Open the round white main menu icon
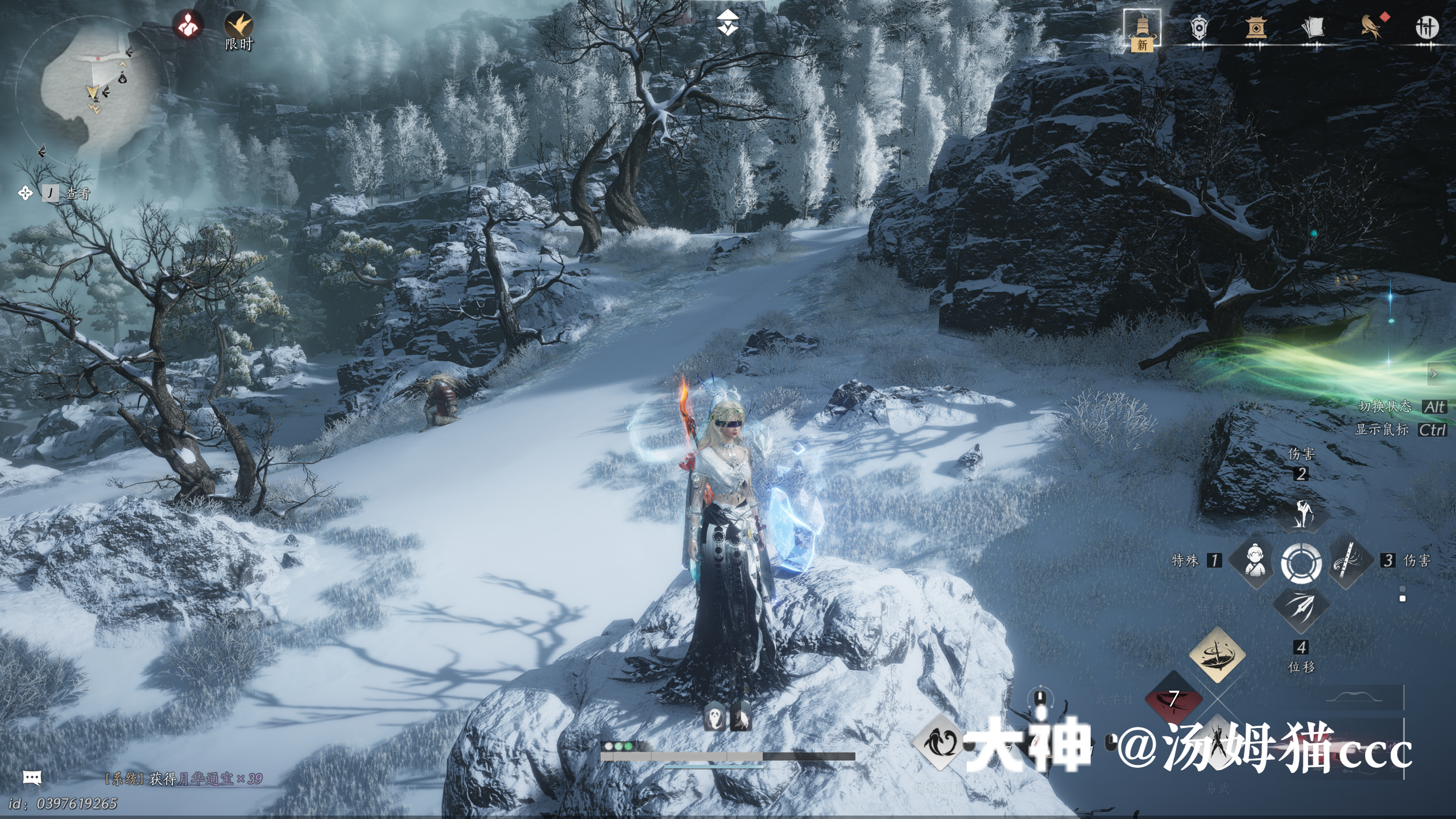Viewport: 1456px width, 819px height. (1427, 27)
